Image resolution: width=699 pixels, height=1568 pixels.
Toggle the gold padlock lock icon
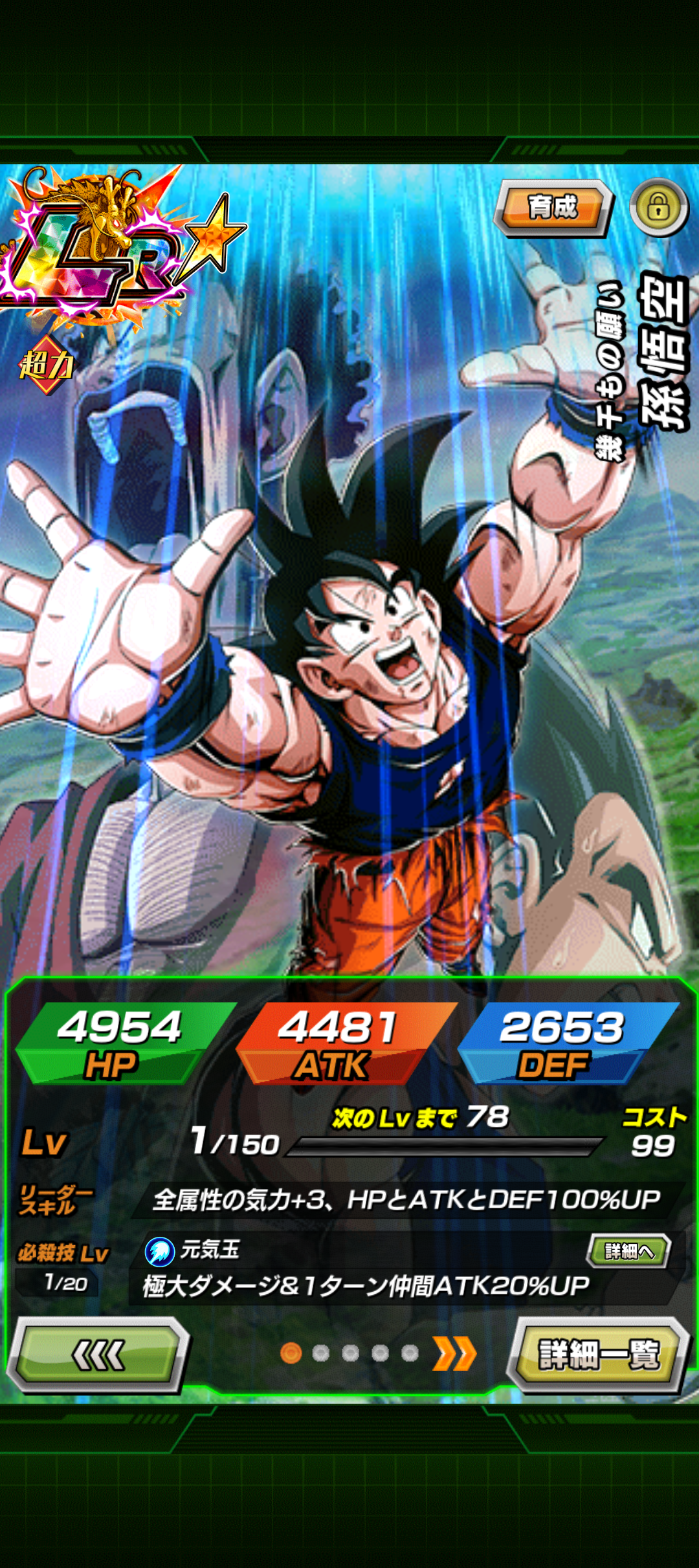(x=658, y=208)
